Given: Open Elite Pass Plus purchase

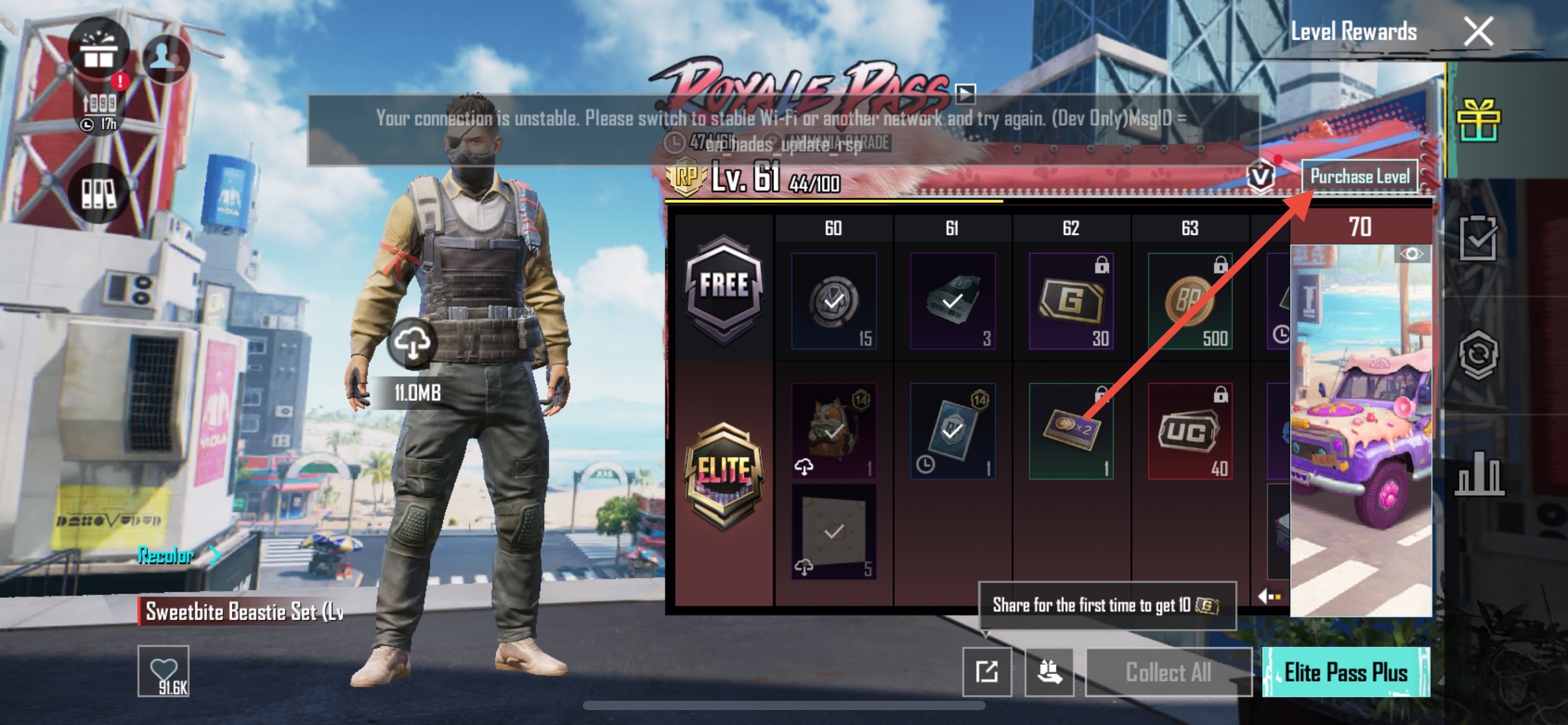Looking at the screenshot, I should pyautogui.click(x=1346, y=672).
